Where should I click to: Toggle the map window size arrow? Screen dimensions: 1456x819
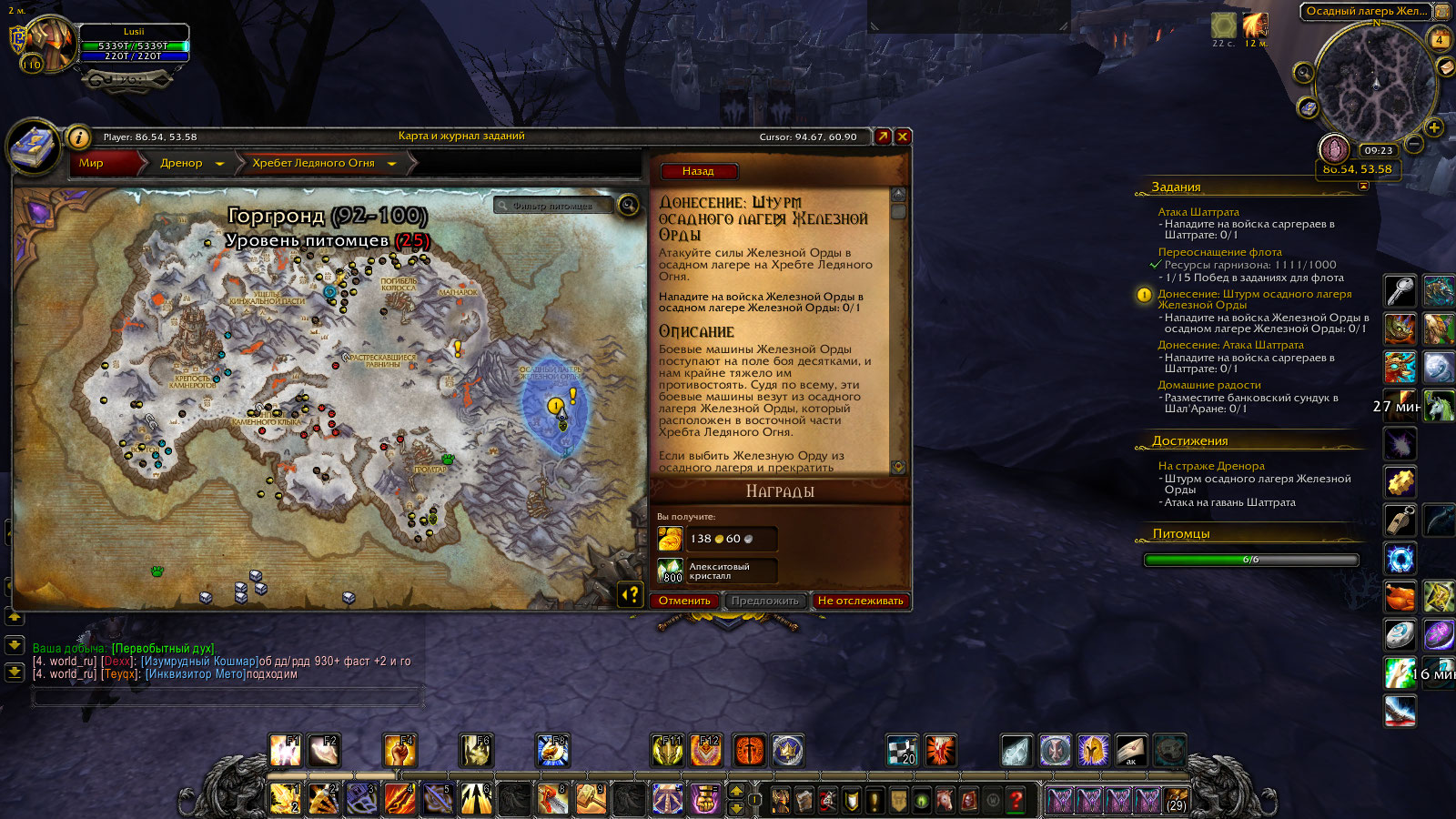pos(882,136)
